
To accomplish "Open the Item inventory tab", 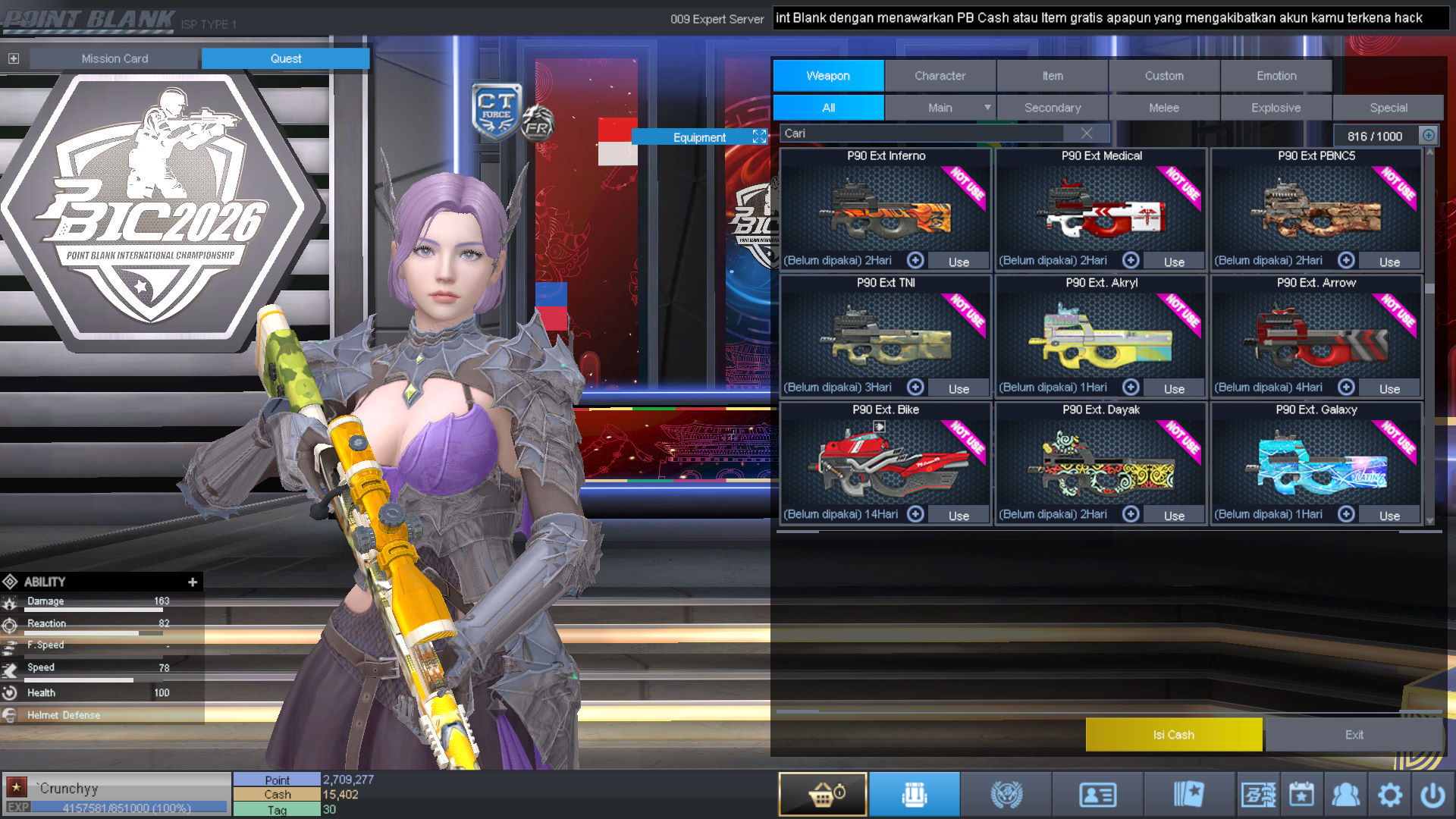I will coord(1052,76).
